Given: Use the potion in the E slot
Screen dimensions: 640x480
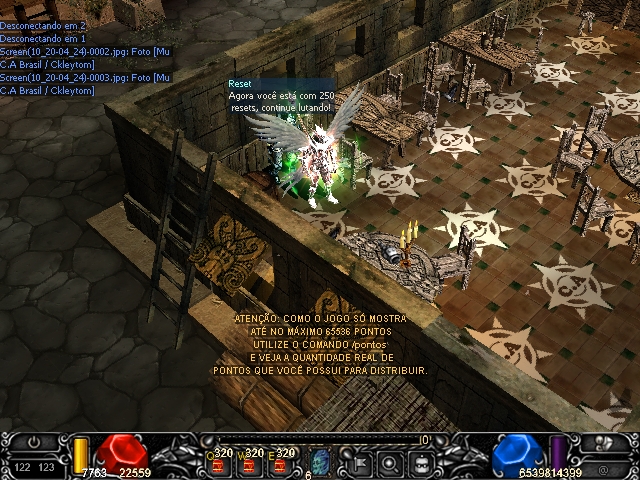Looking at the screenshot, I should coord(282,462).
